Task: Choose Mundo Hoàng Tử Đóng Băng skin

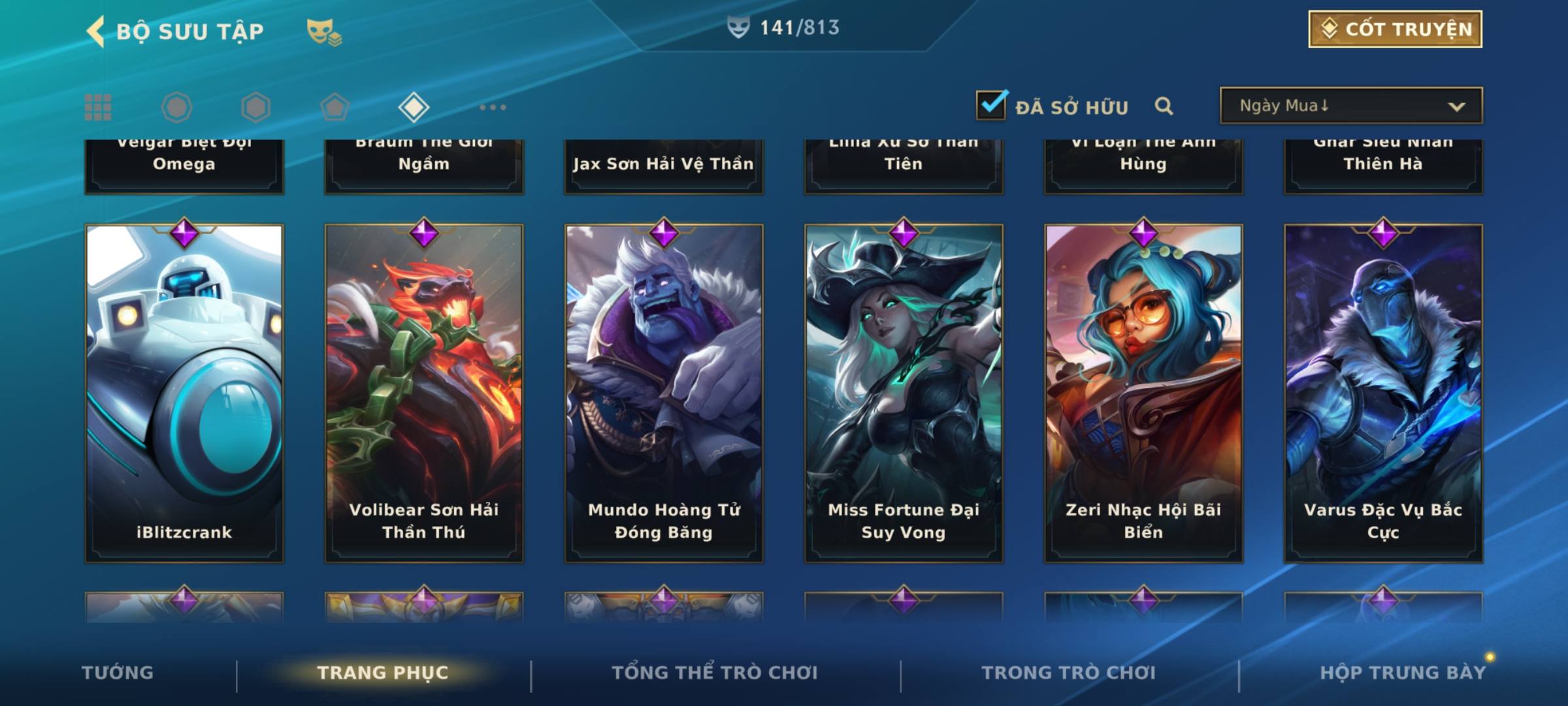Action: click(x=664, y=392)
